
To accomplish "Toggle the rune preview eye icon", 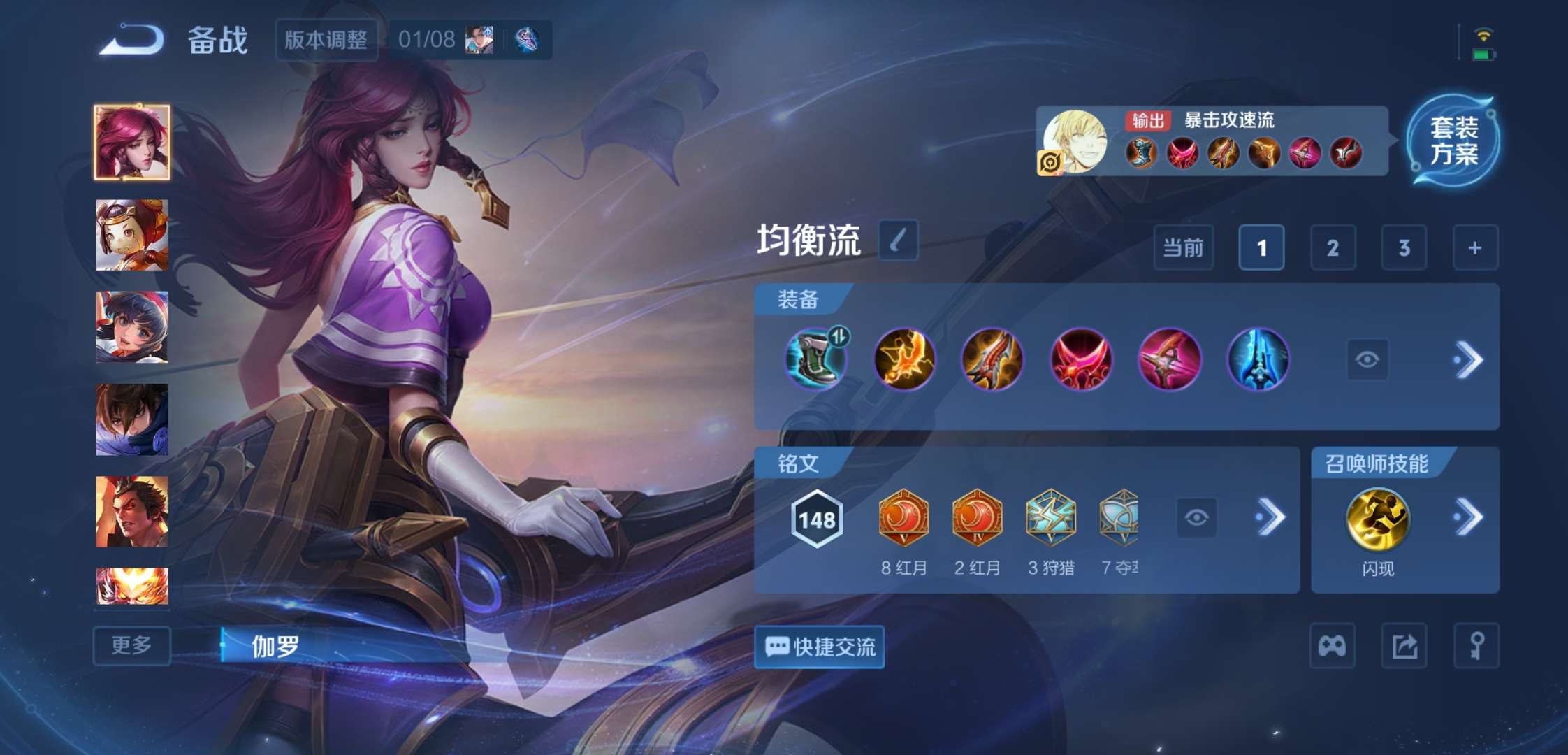I will point(1196,518).
